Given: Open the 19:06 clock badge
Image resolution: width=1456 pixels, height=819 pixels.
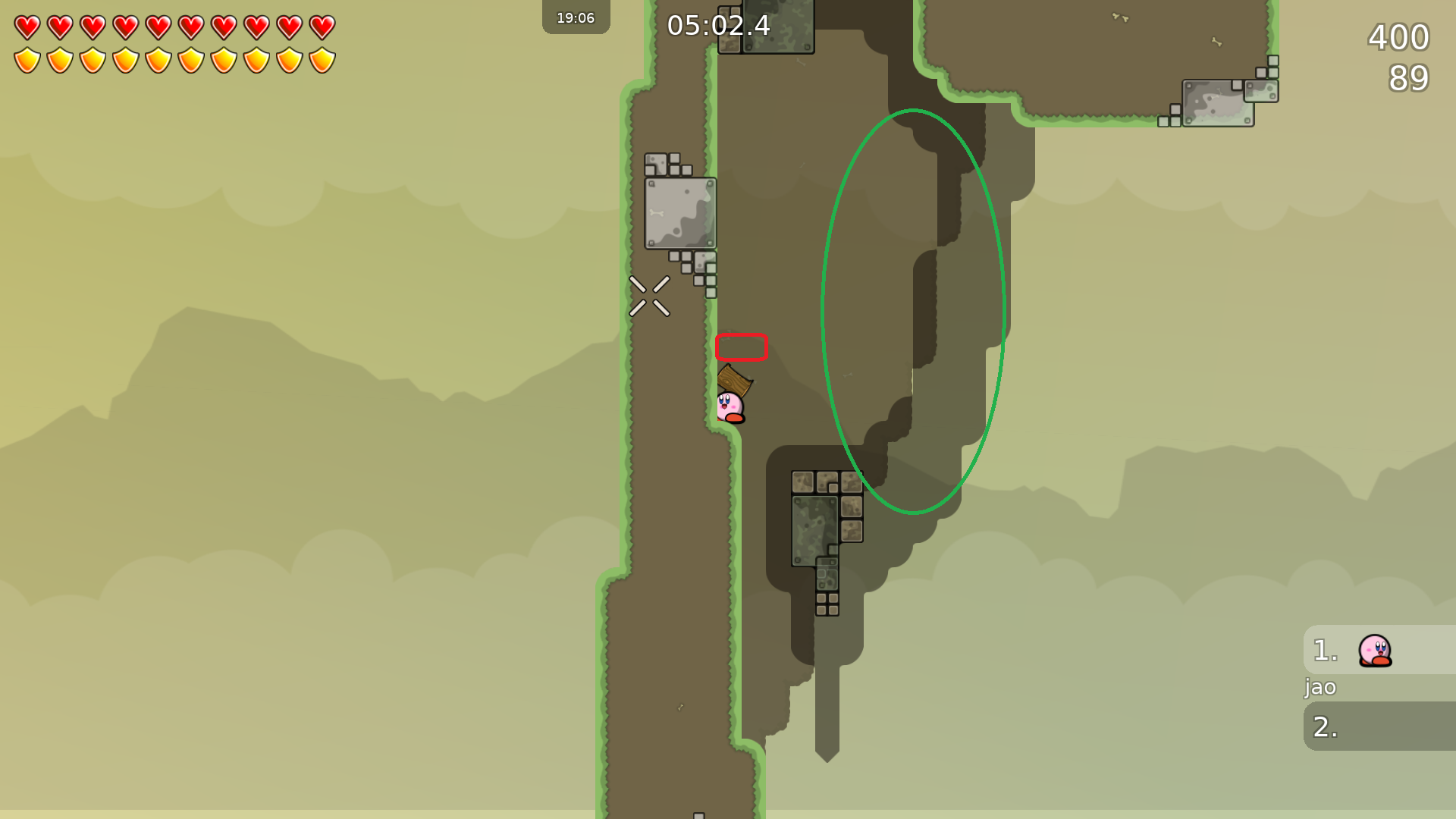Looking at the screenshot, I should click(576, 17).
